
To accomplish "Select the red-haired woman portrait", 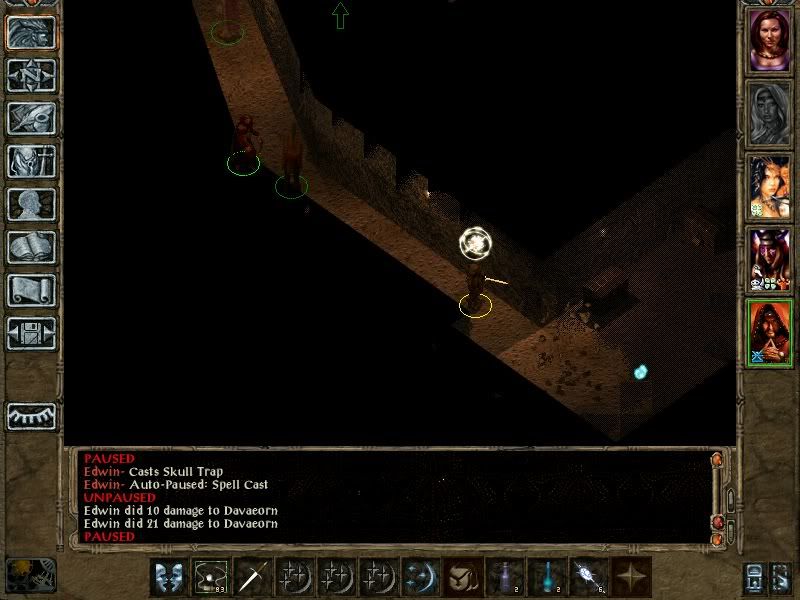I will coord(769,40).
